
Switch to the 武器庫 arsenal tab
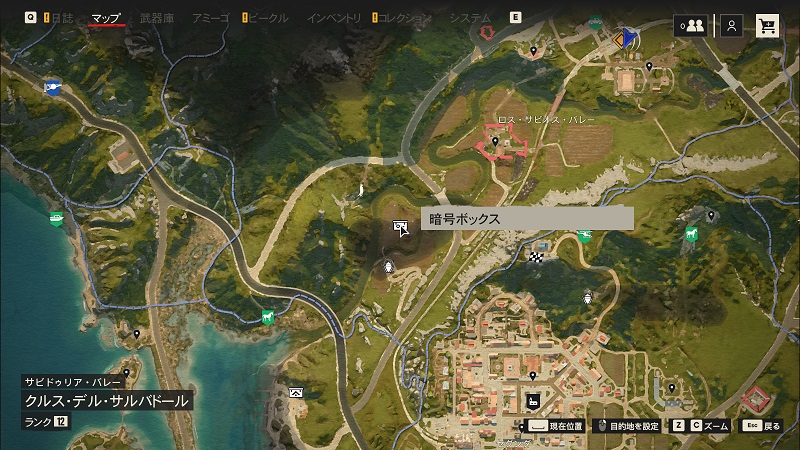(156, 18)
